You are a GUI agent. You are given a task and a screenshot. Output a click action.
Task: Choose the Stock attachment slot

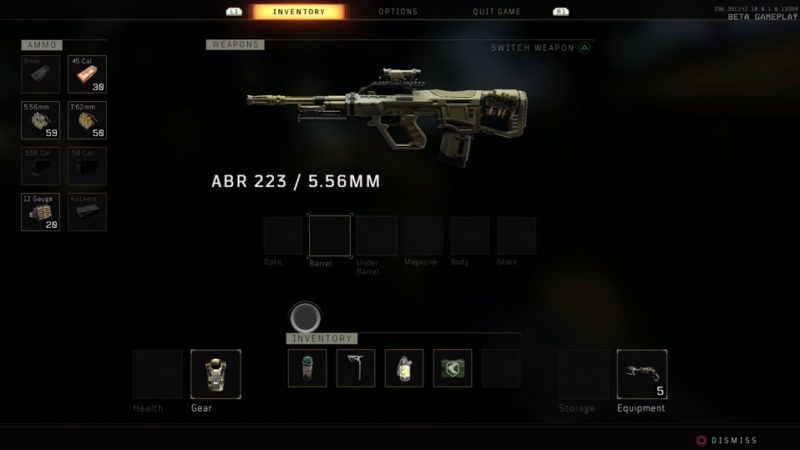click(x=516, y=236)
